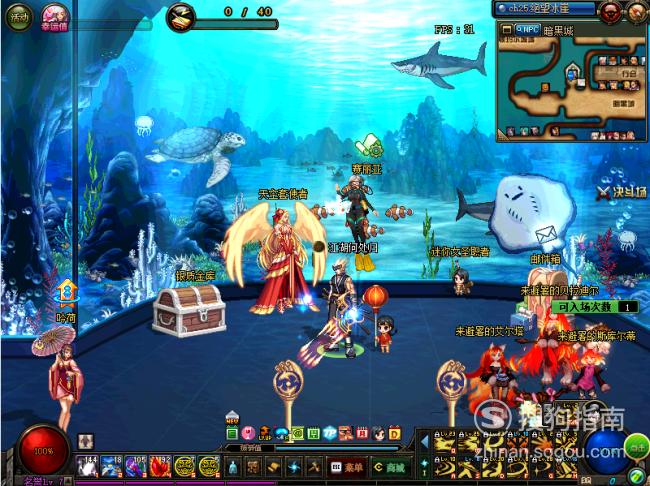Click the skill bar left arrow

pyautogui.click(x=423, y=440)
